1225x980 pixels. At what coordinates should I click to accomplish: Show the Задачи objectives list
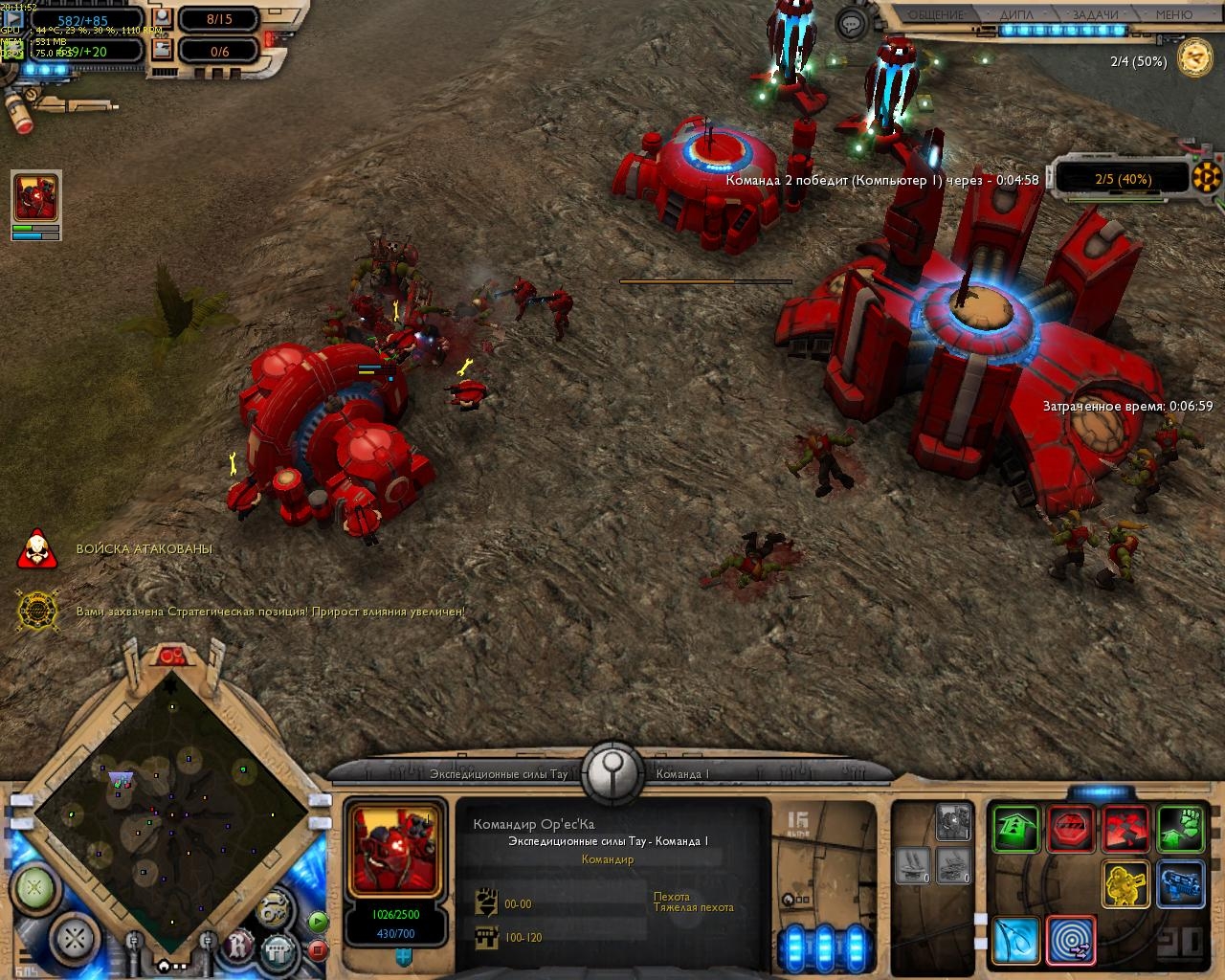click(1095, 14)
